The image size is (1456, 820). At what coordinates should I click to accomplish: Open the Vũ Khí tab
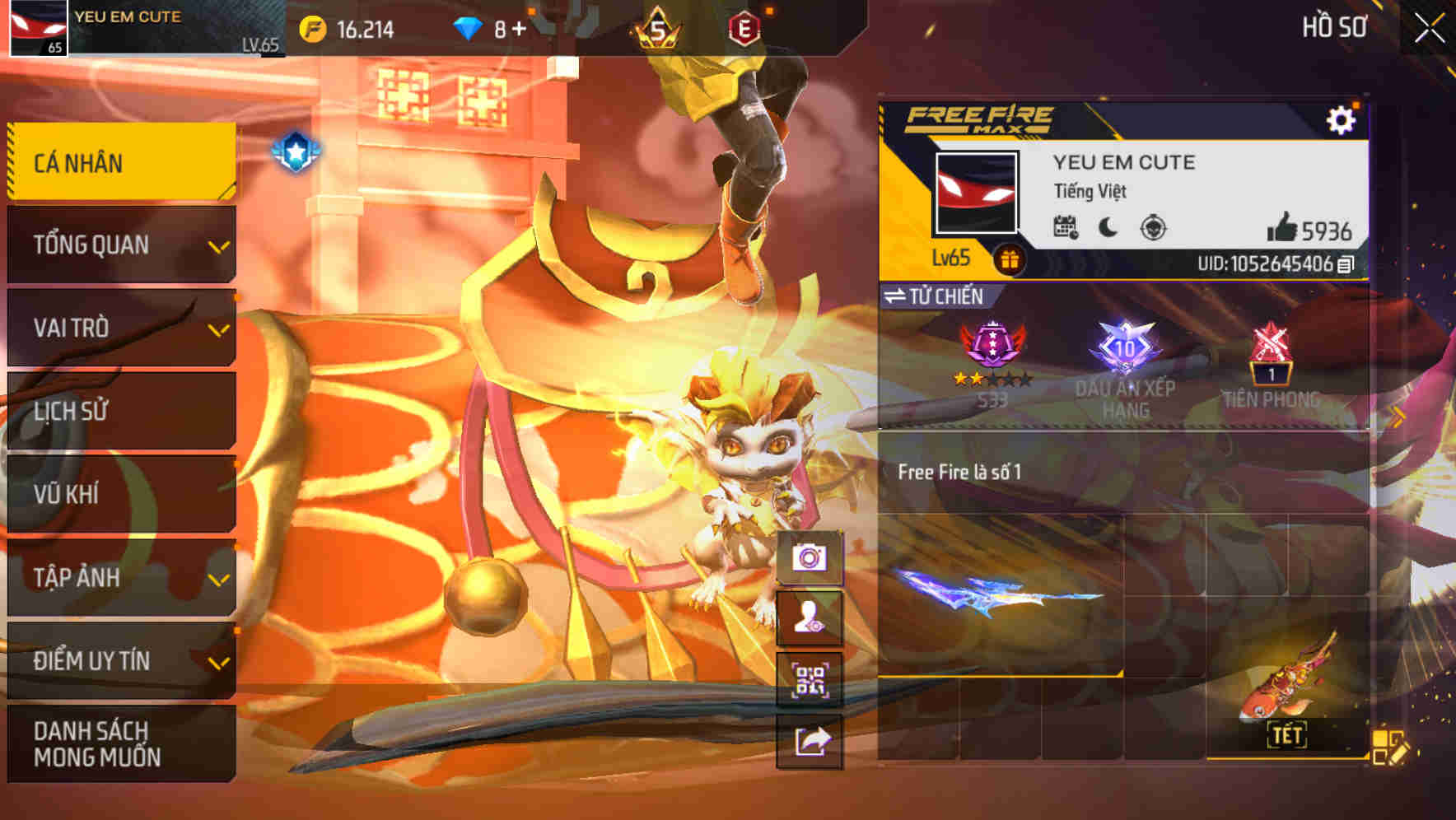119,494
